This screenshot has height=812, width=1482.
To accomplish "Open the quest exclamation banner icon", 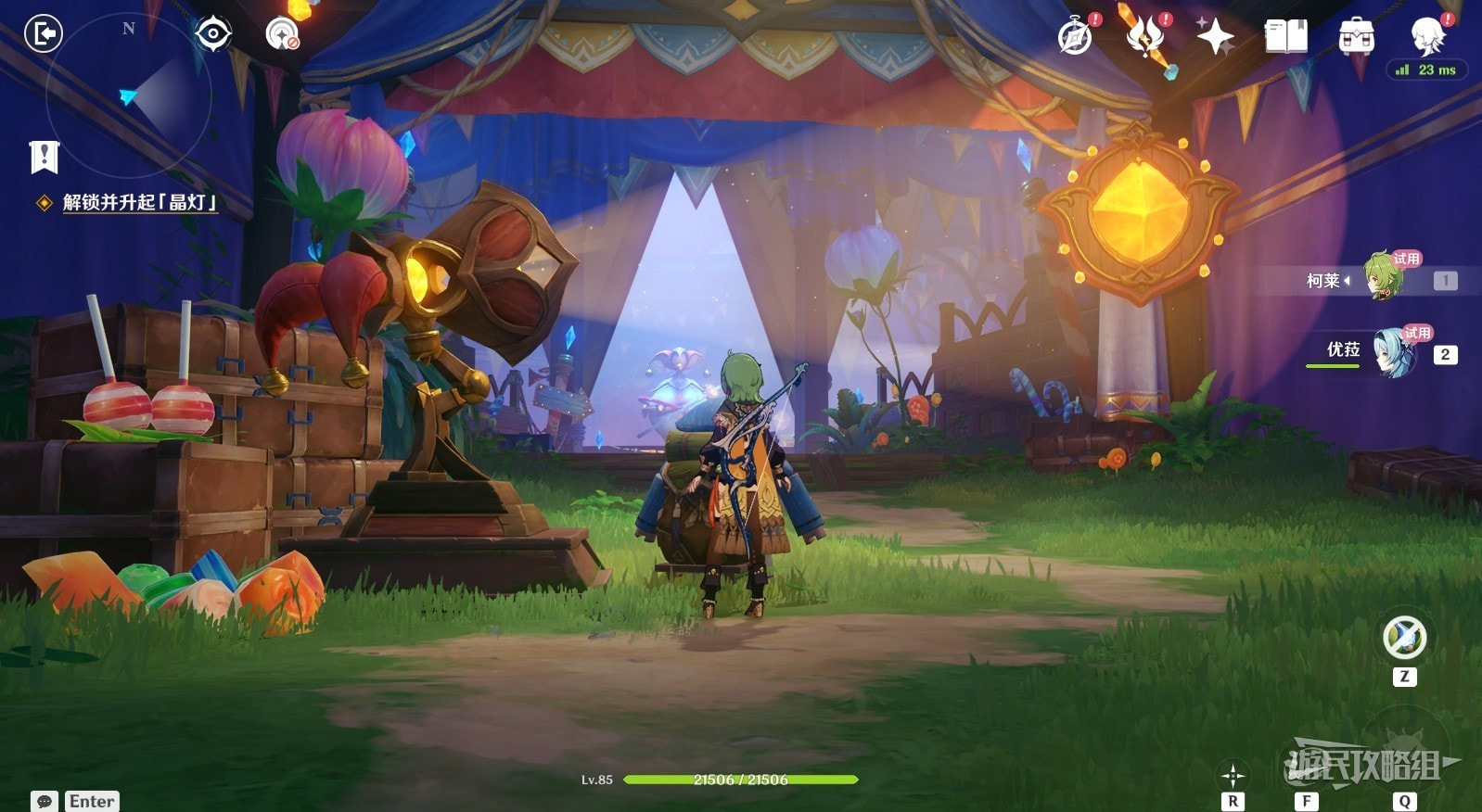I will click(x=44, y=158).
